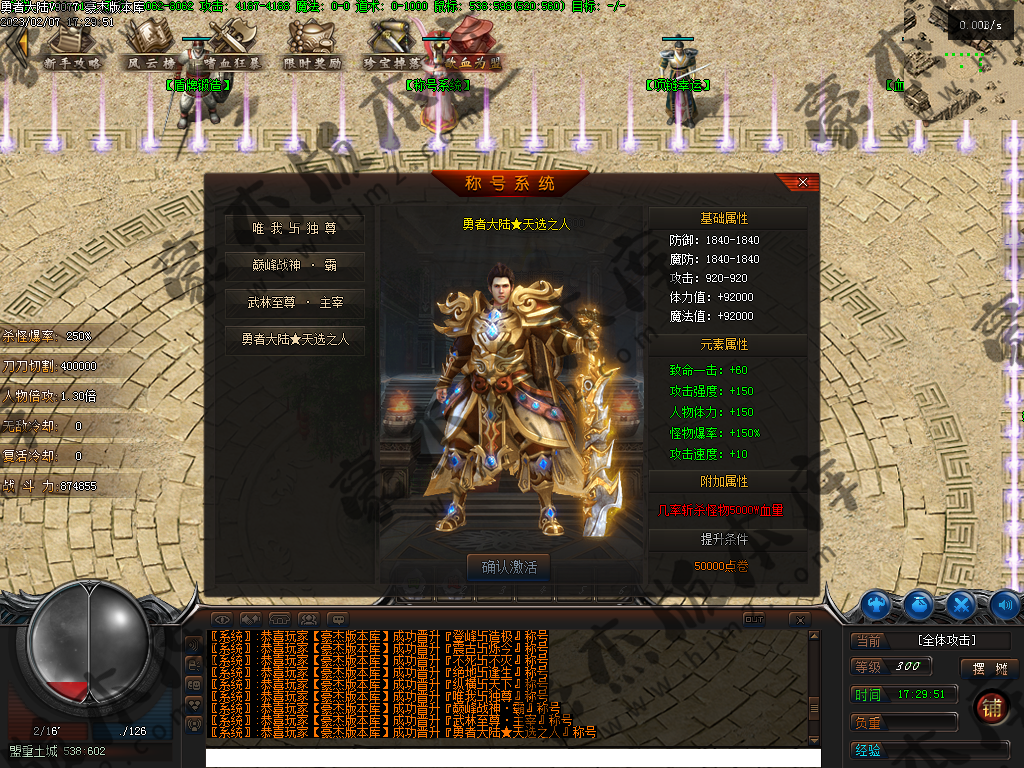Click the OUT button above chat

click(754, 620)
